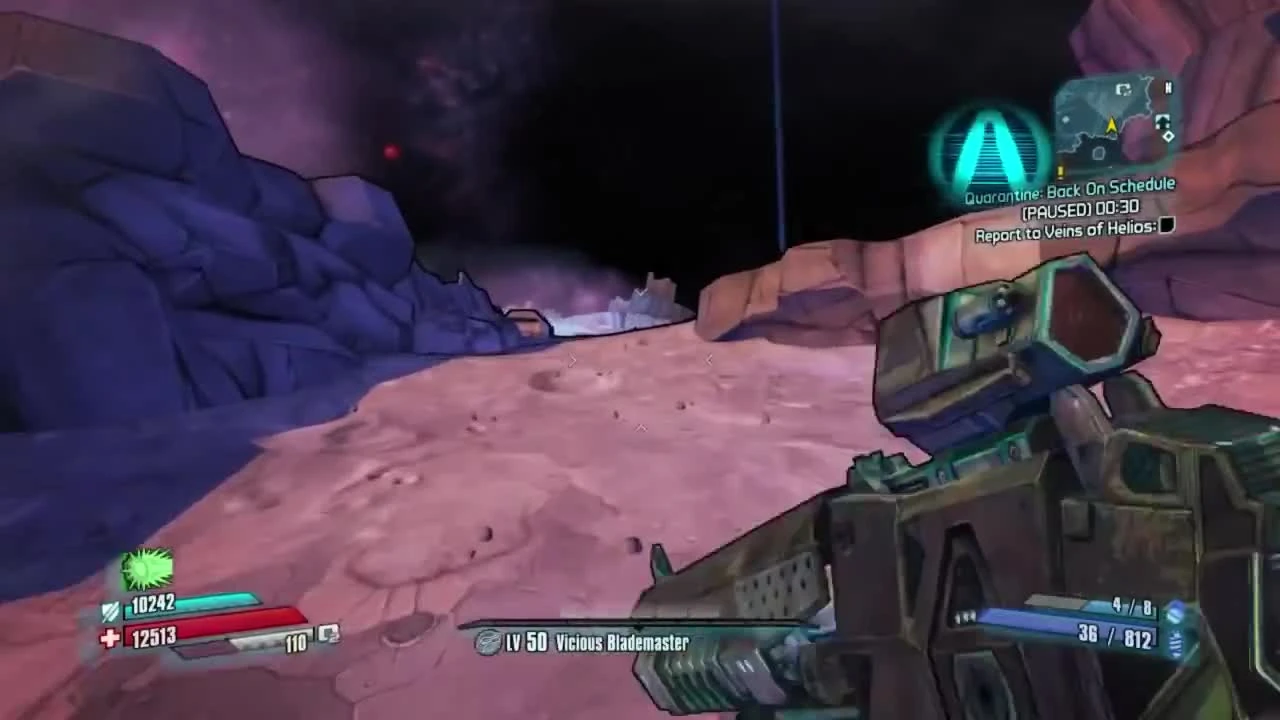The width and height of the screenshot is (1280, 720).
Task: Expand the right compass chevron near the crosshair
Action: coord(708,360)
